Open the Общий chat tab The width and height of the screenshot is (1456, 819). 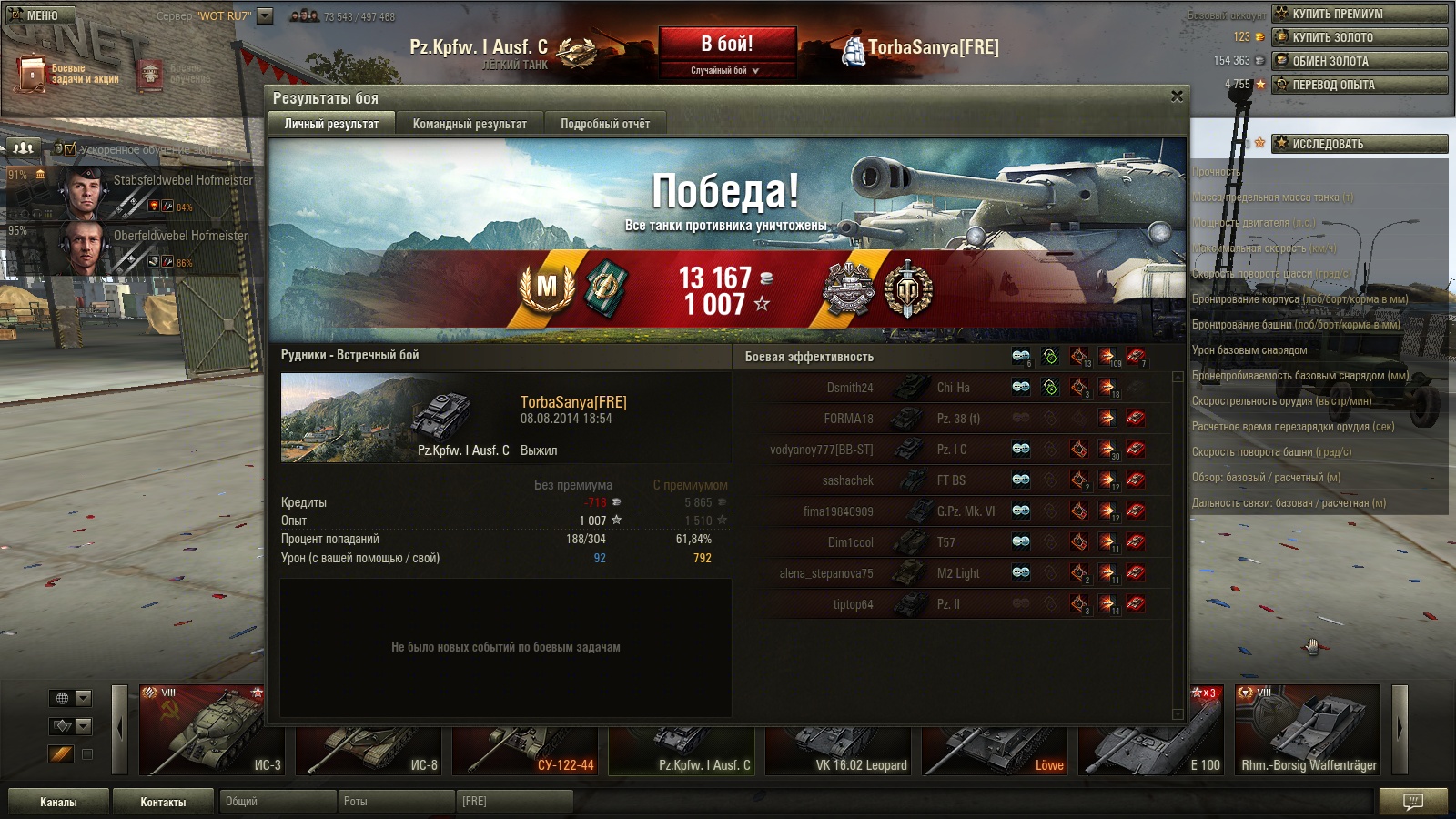[277, 802]
